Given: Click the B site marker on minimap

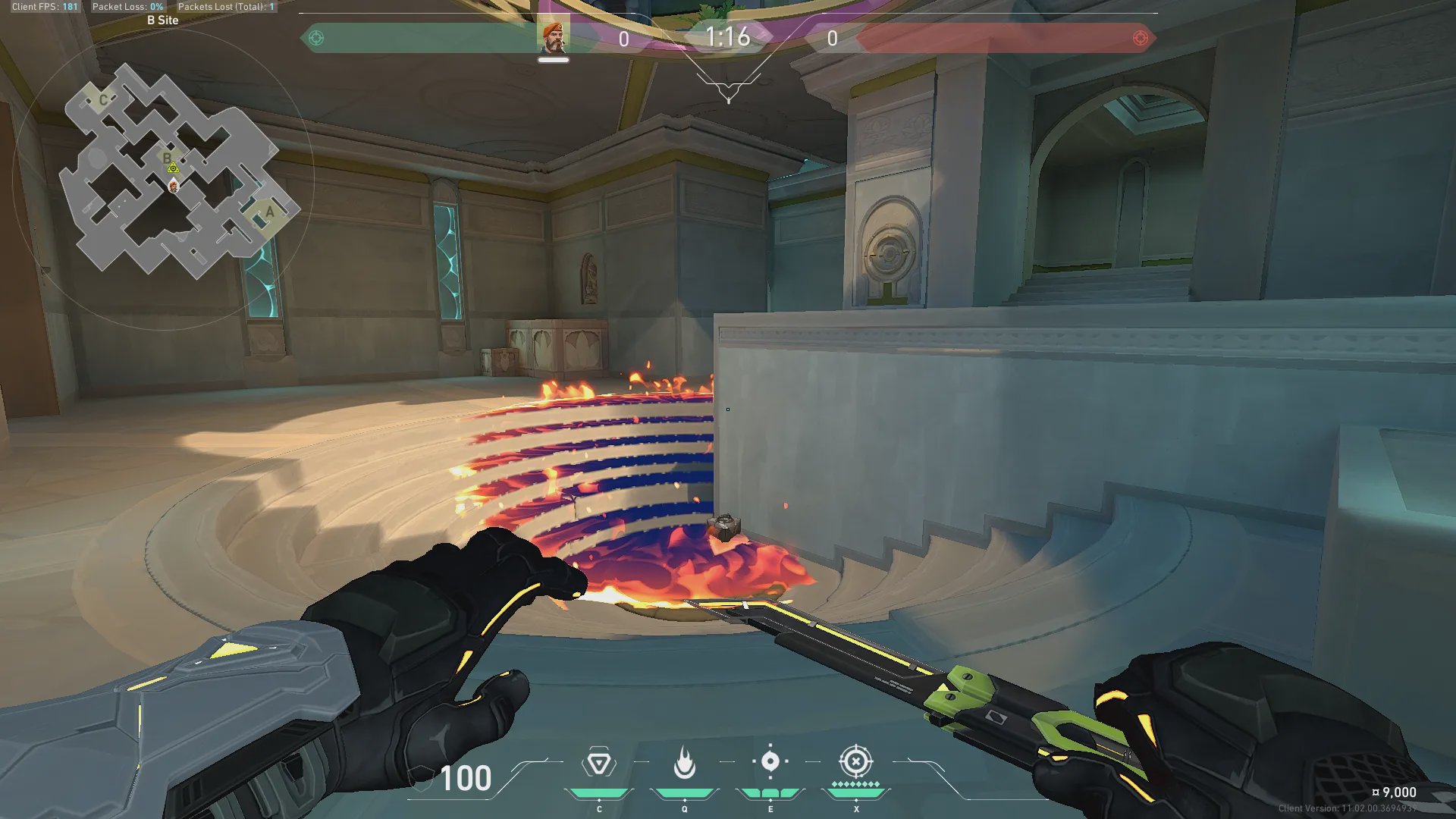Looking at the screenshot, I should pos(167,158).
